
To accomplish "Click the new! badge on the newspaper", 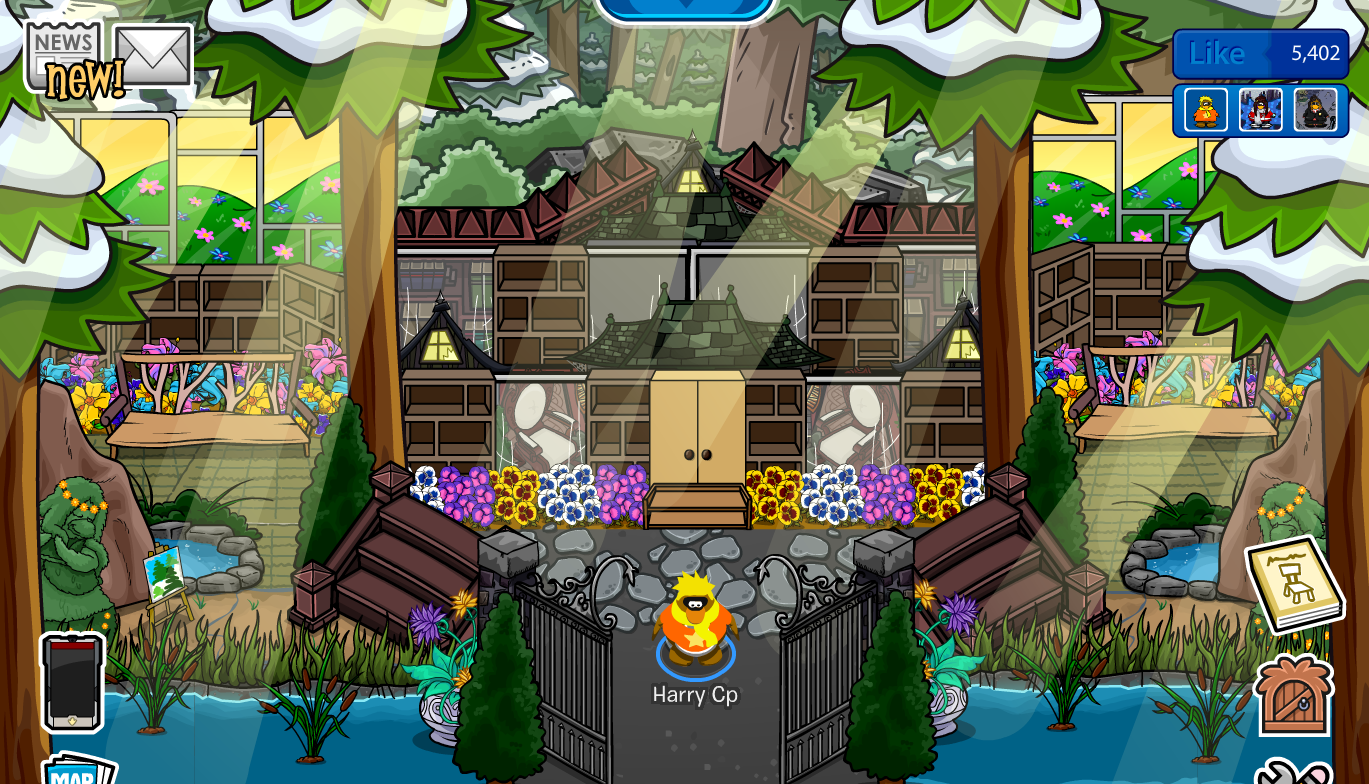I will pos(86,77).
